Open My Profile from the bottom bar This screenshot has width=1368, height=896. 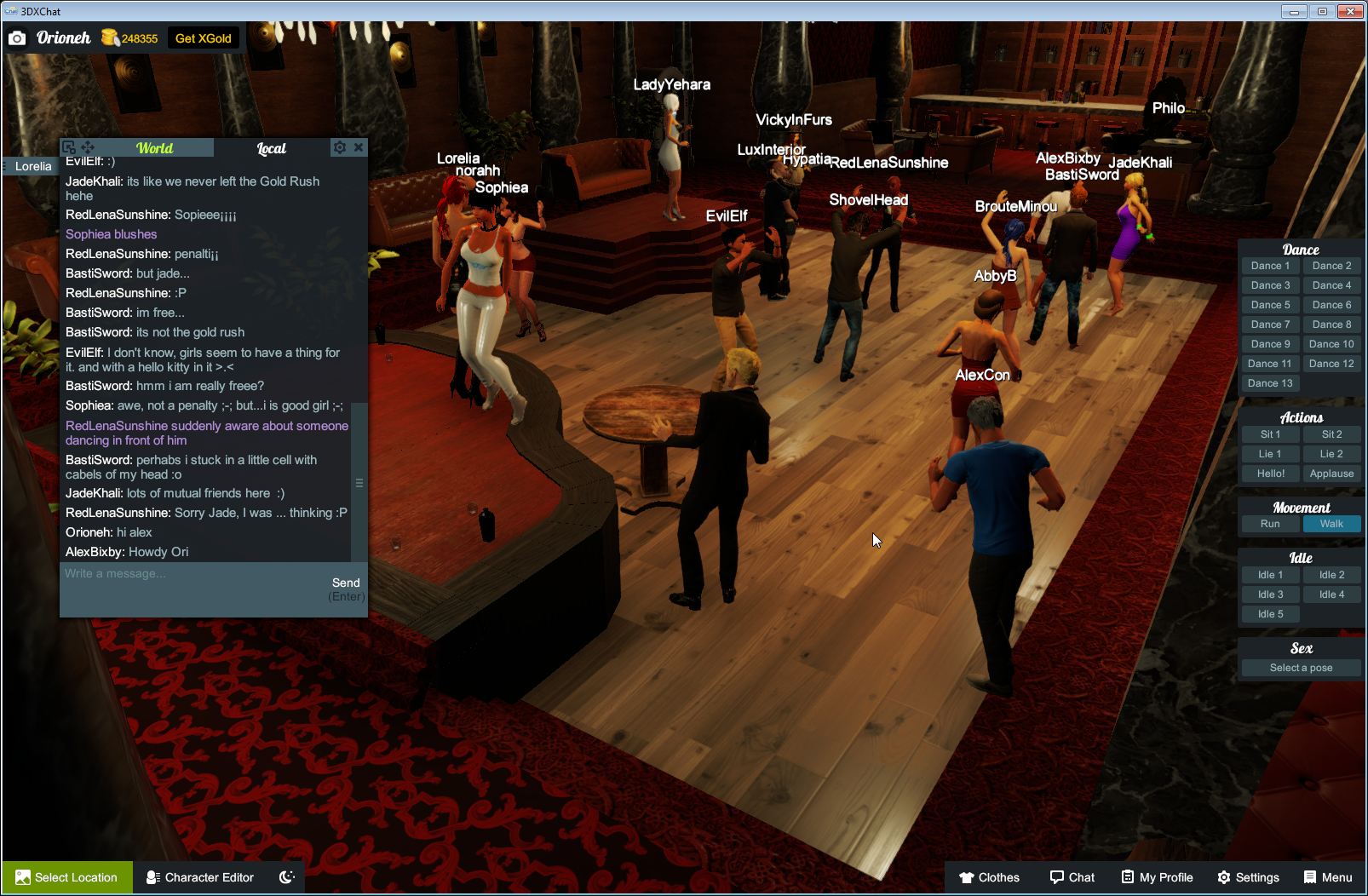click(1157, 877)
